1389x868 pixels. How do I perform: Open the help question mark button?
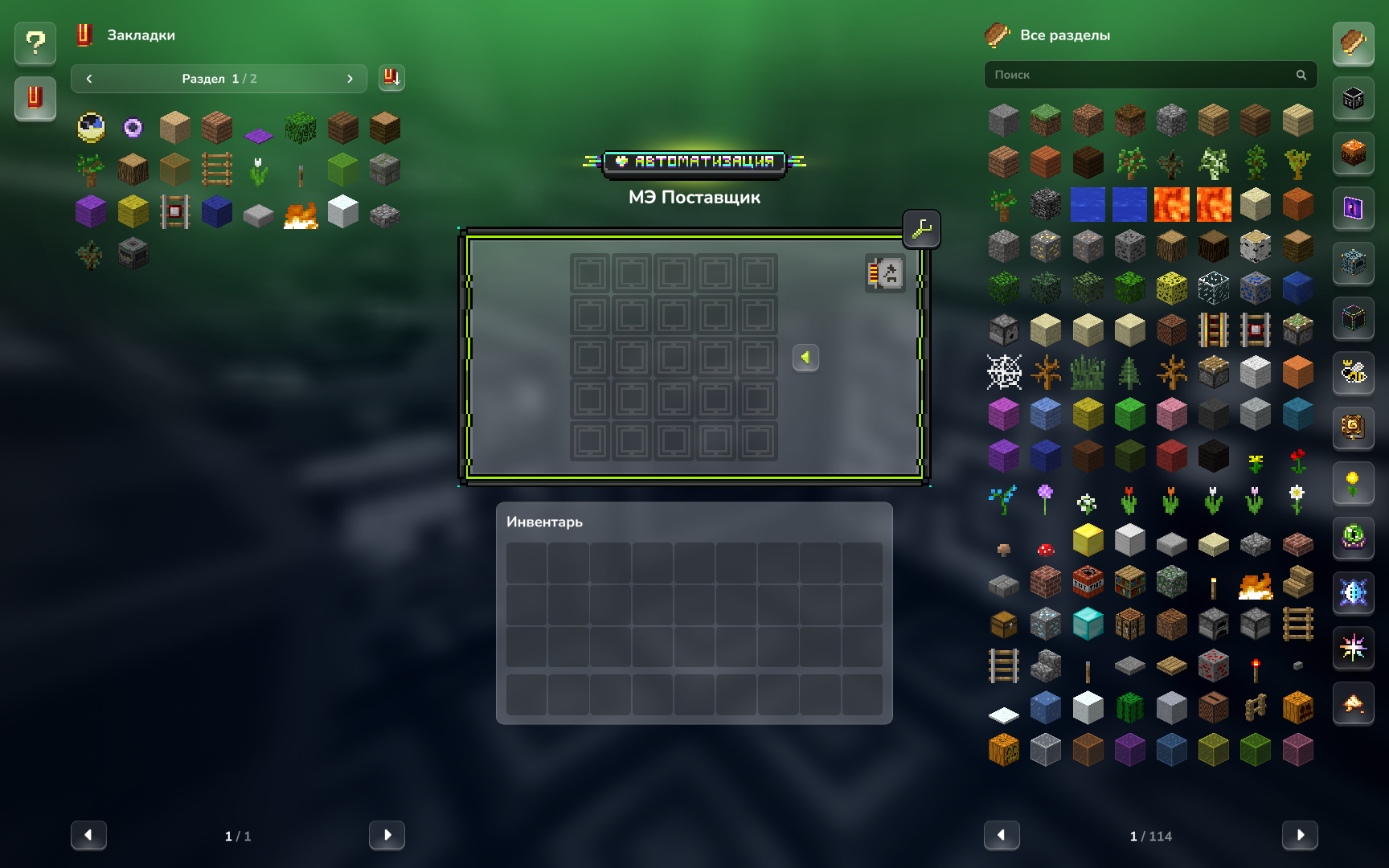[x=35, y=43]
